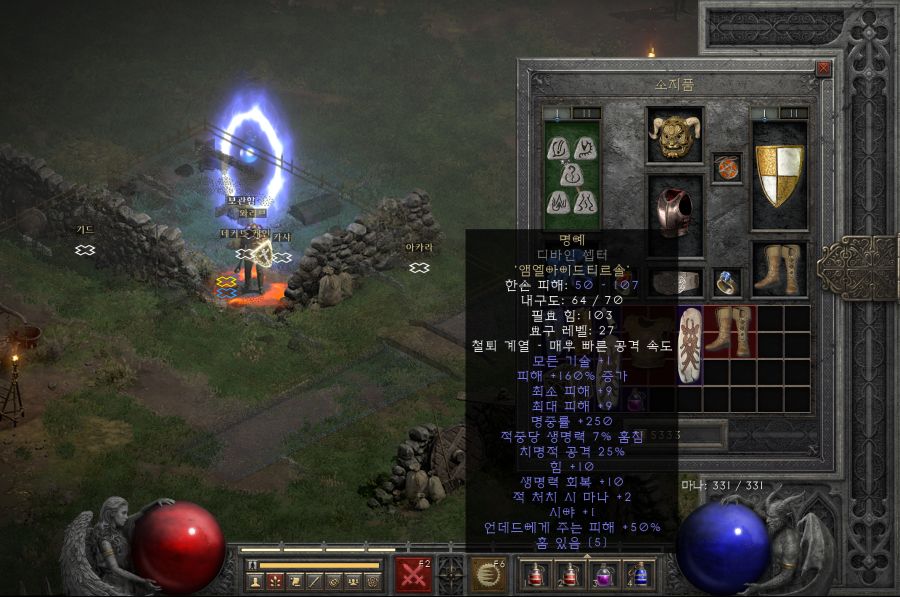Pick the rune stone weapon slot
The height and width of the screenshot is (597, 900).
(x=571, y=174)
